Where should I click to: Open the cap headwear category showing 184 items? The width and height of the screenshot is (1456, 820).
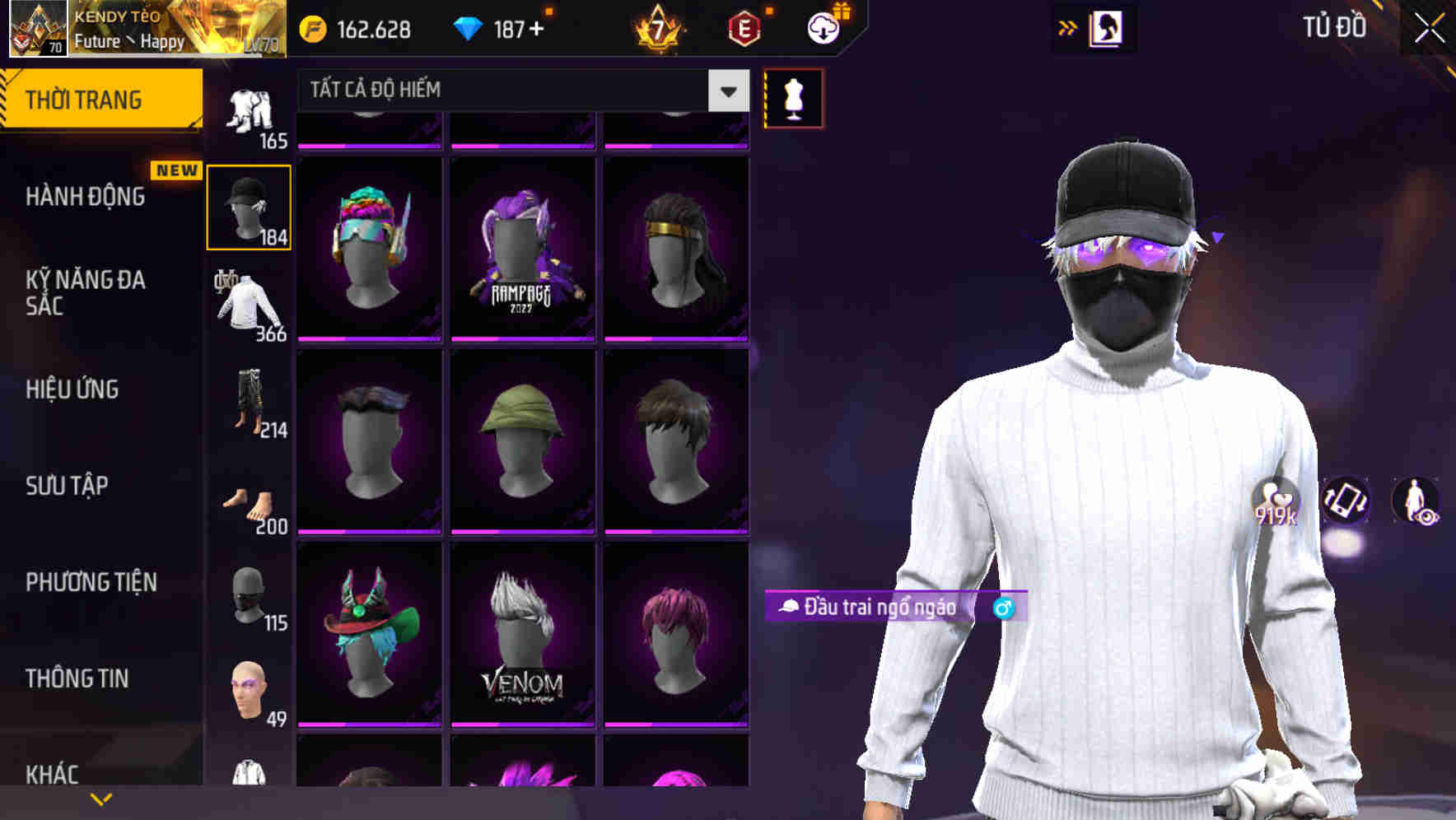coord(250,206)
